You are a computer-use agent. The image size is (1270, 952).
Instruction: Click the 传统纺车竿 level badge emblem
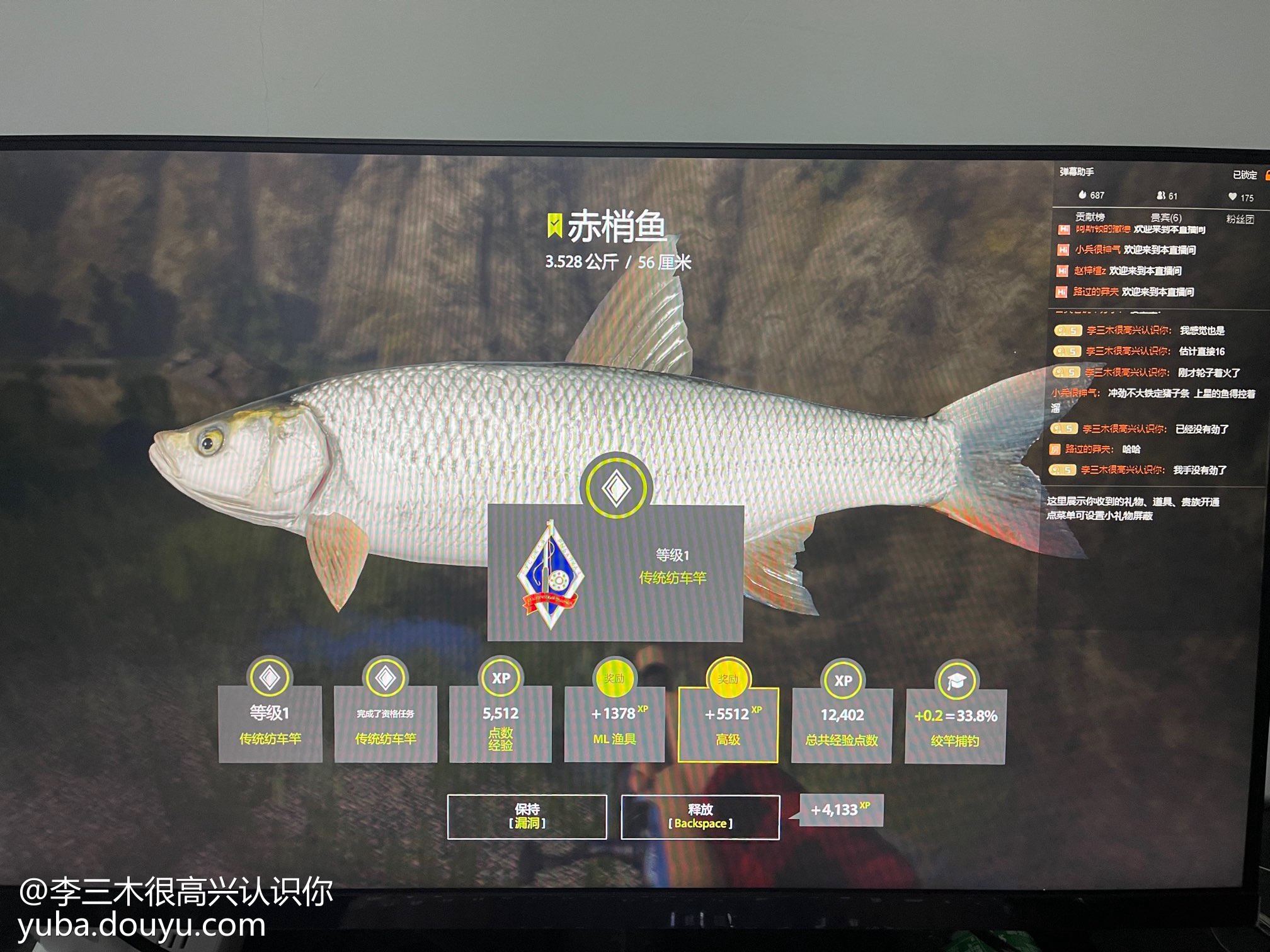point(551,575)
